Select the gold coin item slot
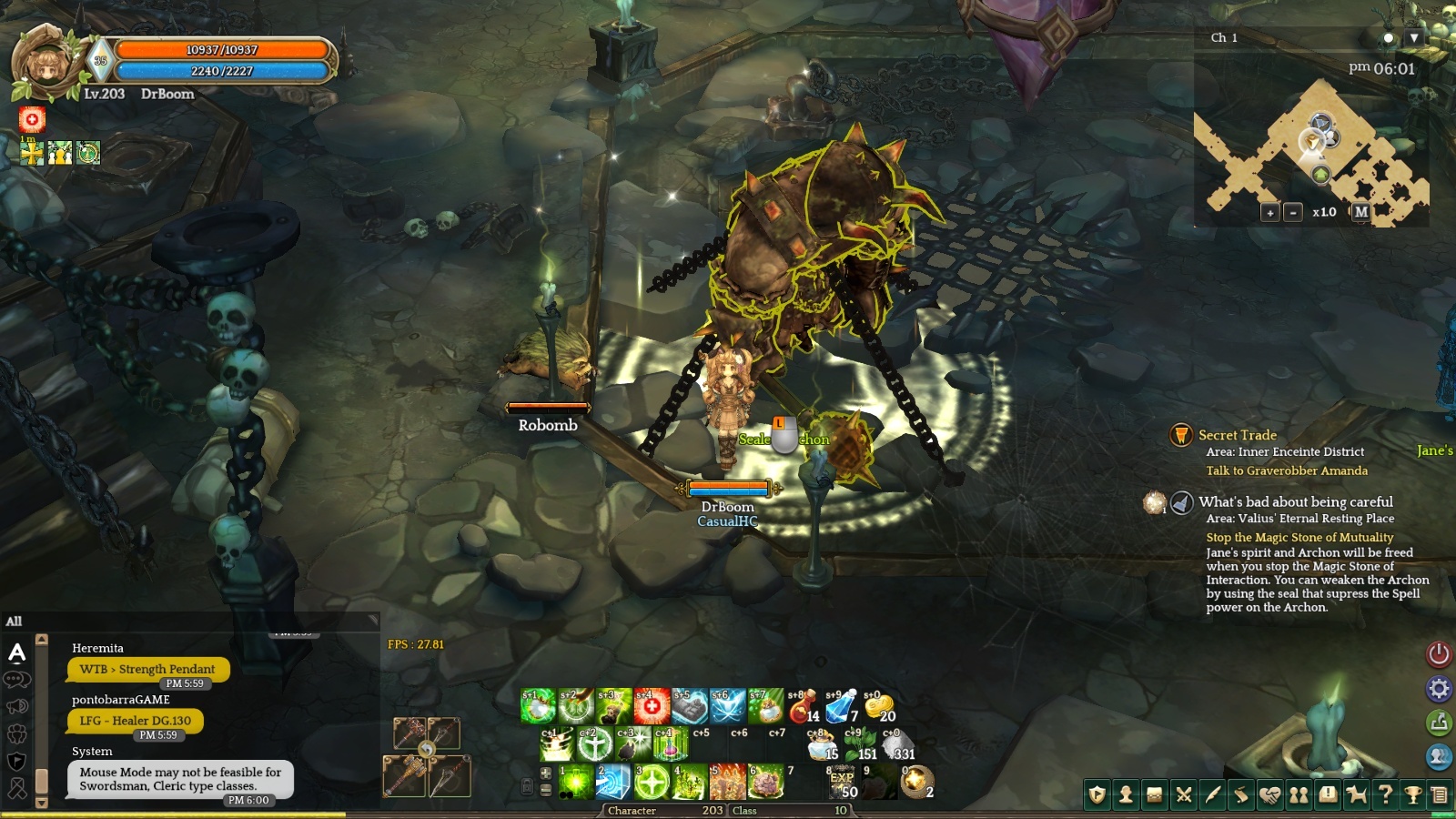 point(879,706)
